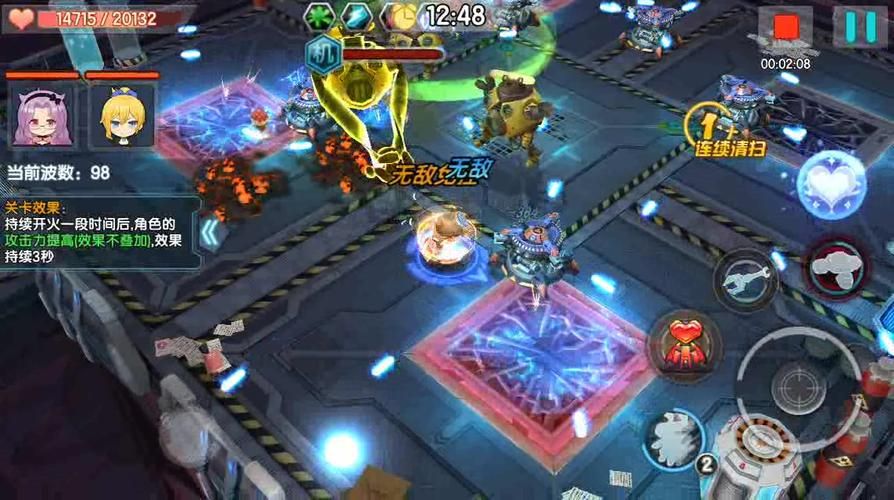Trigger the red heart rocket skill

point(685,345)
